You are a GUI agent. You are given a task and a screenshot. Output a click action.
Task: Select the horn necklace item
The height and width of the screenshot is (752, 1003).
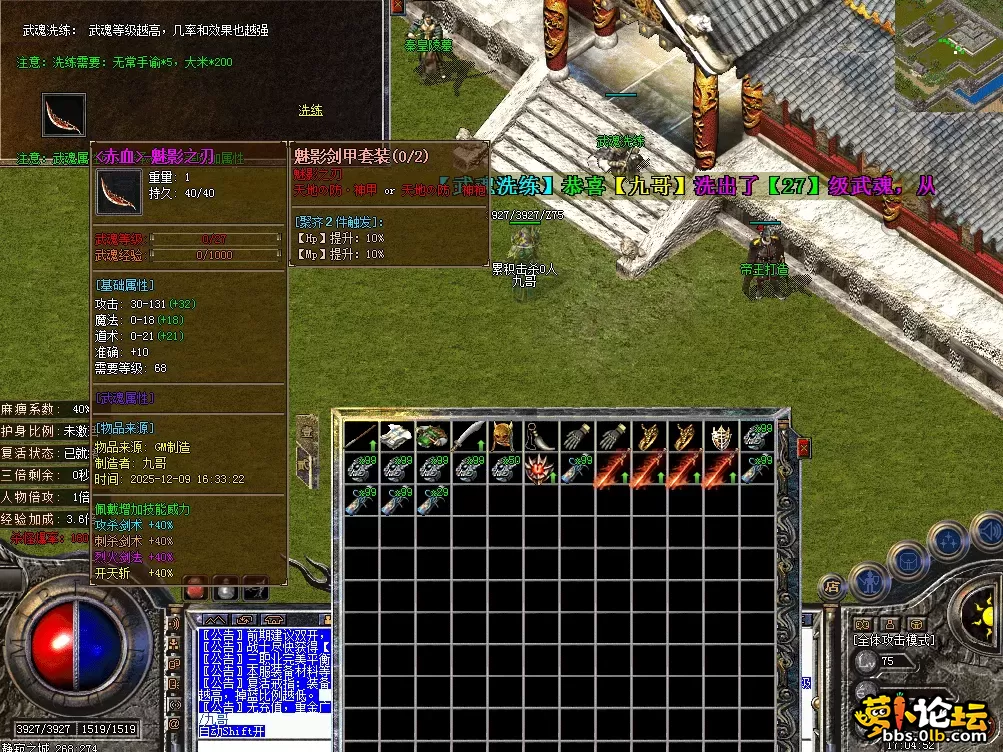(x=539, y=436)
